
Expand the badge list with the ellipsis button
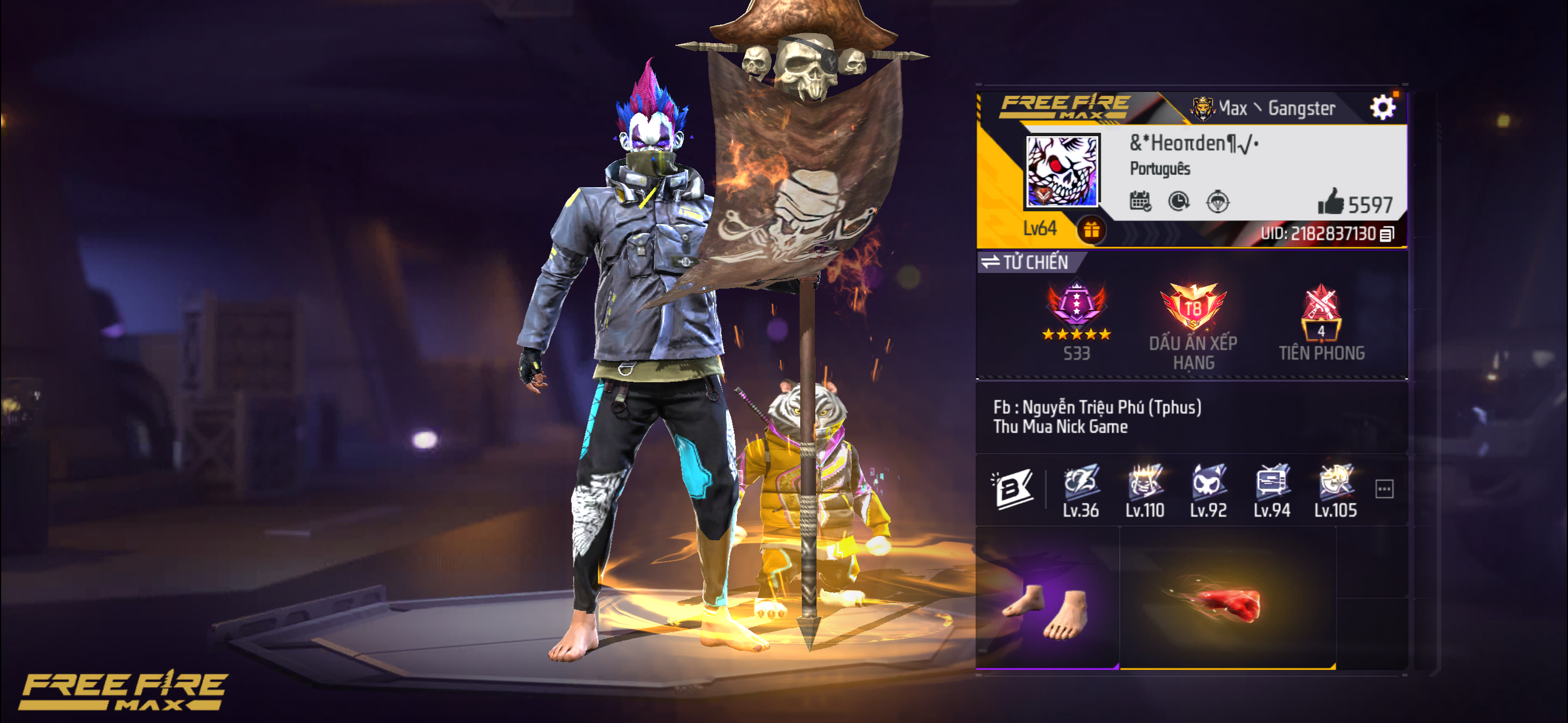tap(1384, 489)
